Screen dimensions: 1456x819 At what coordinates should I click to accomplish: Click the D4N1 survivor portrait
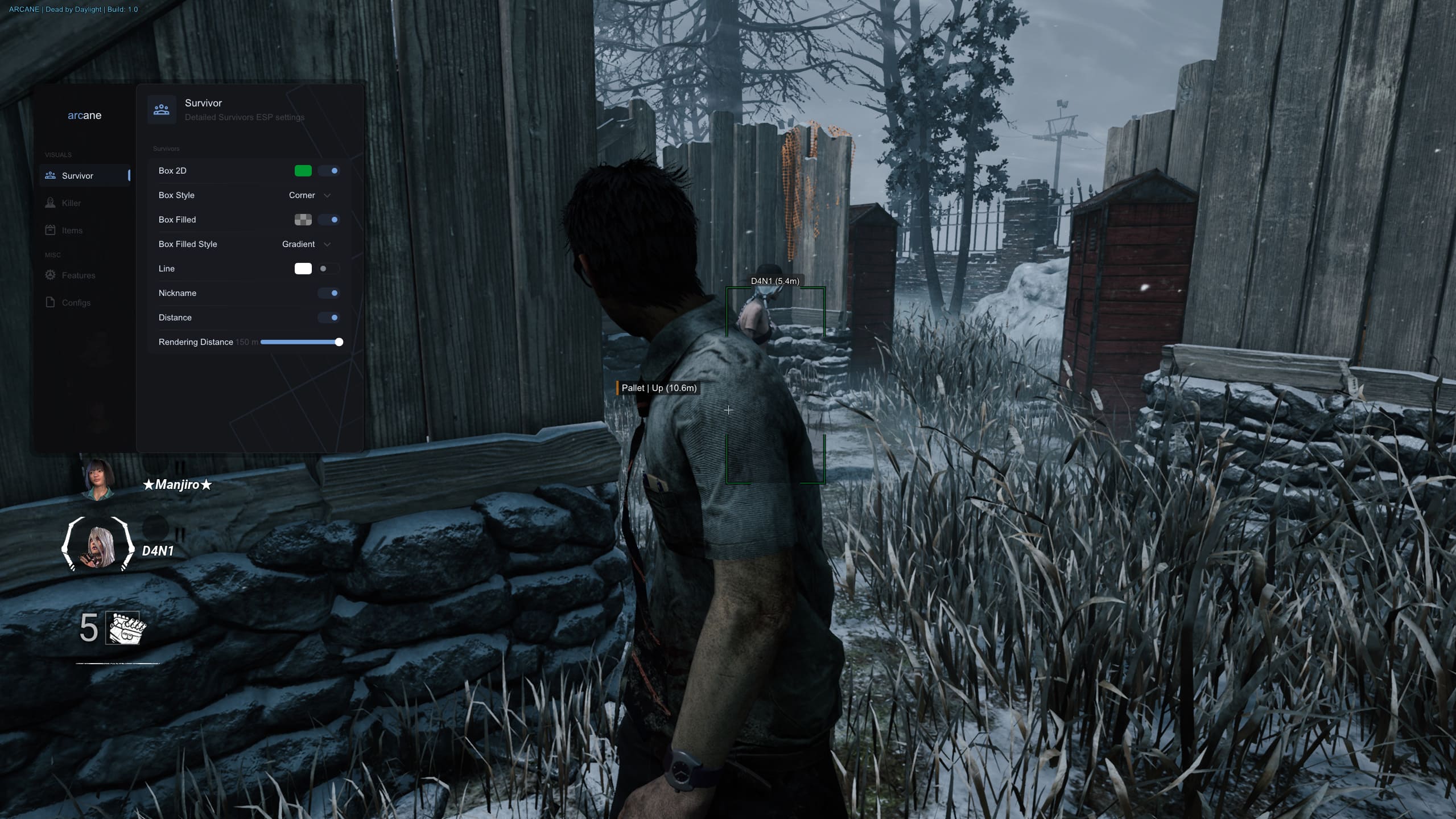[98, 545]
